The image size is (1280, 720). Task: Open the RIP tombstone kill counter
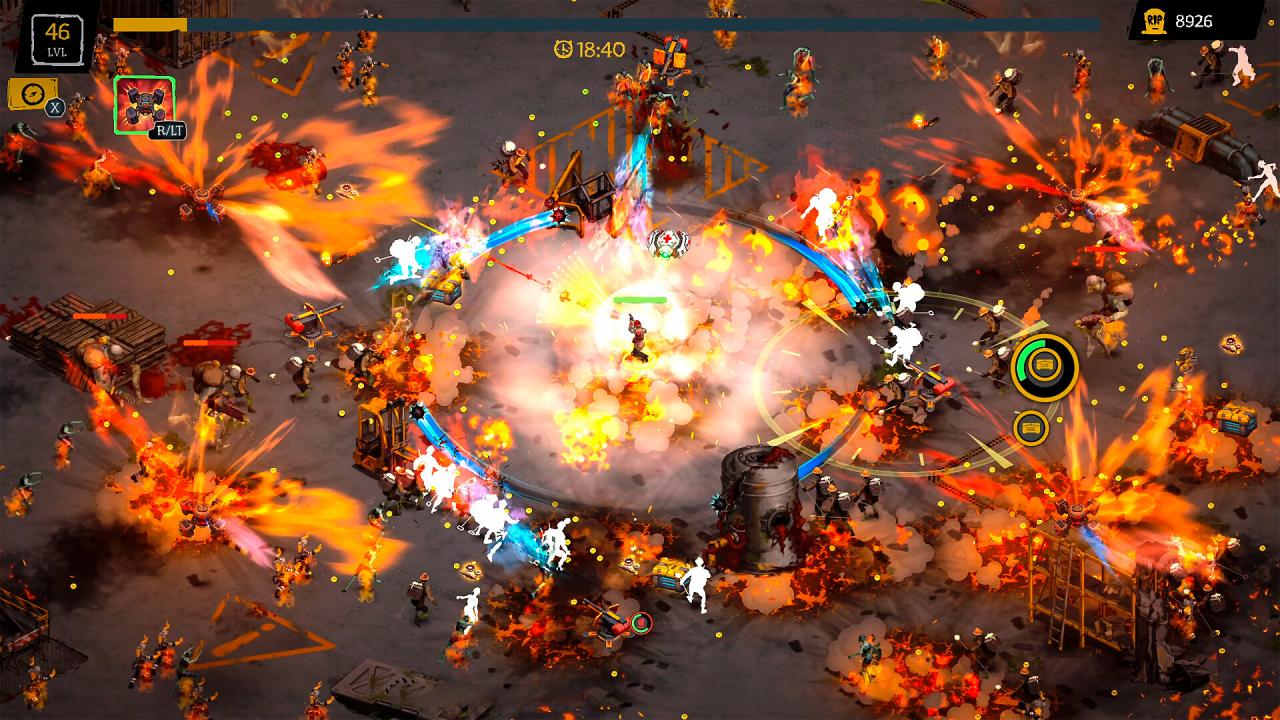[1156, 18]
